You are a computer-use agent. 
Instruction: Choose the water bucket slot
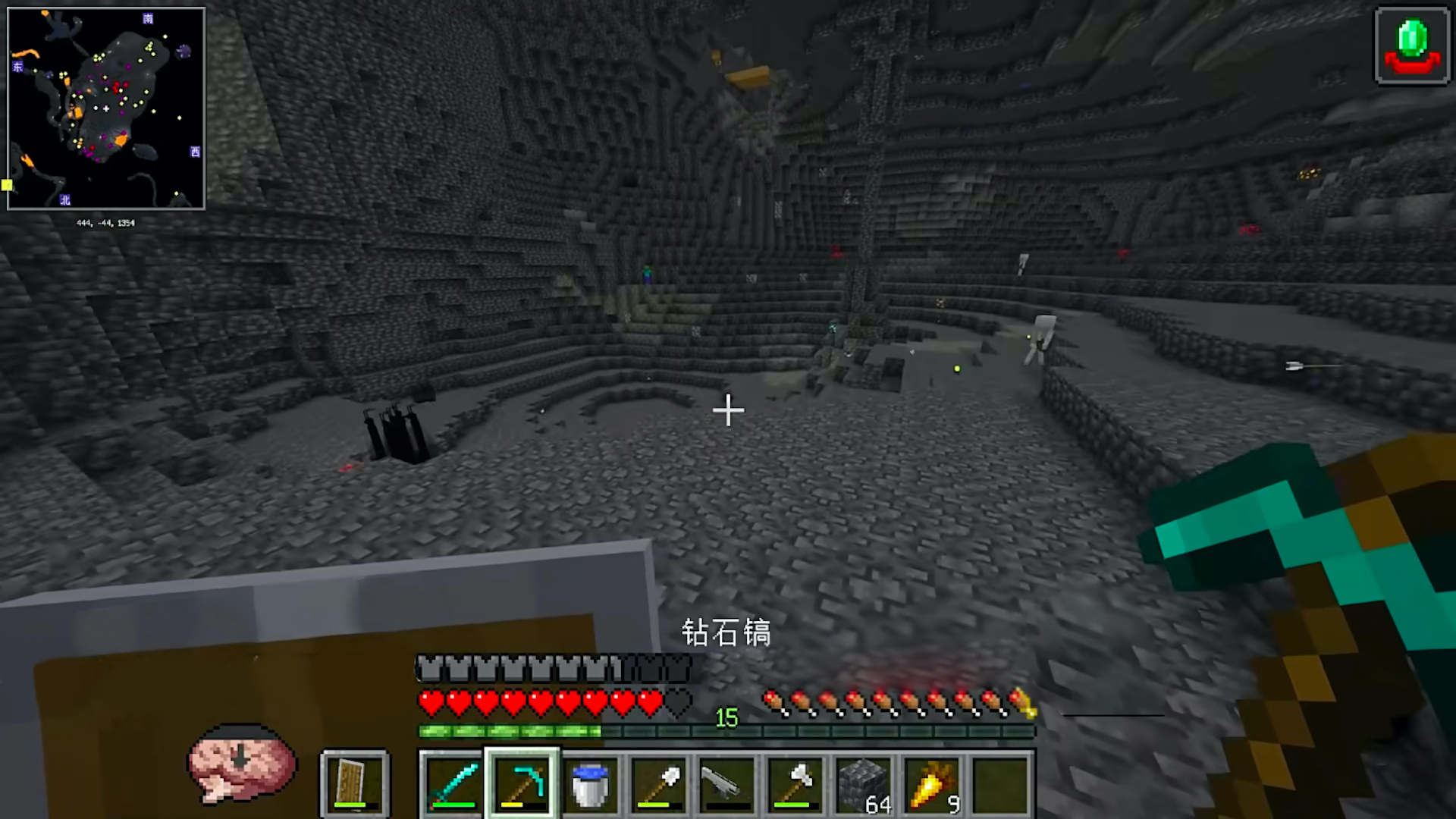pos(590,784)
